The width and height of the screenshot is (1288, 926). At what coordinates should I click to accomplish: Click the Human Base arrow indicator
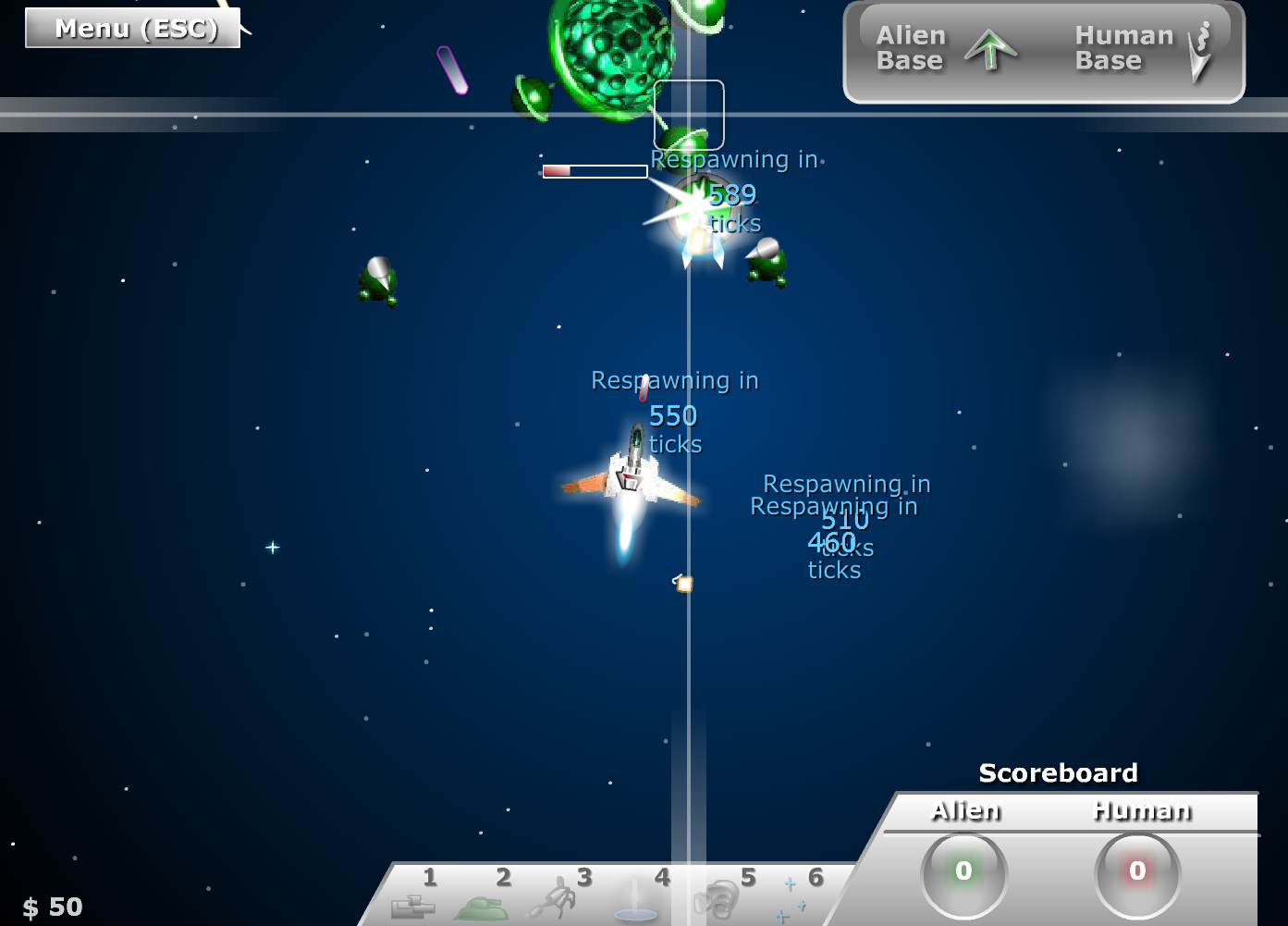tap(1199, 53)
